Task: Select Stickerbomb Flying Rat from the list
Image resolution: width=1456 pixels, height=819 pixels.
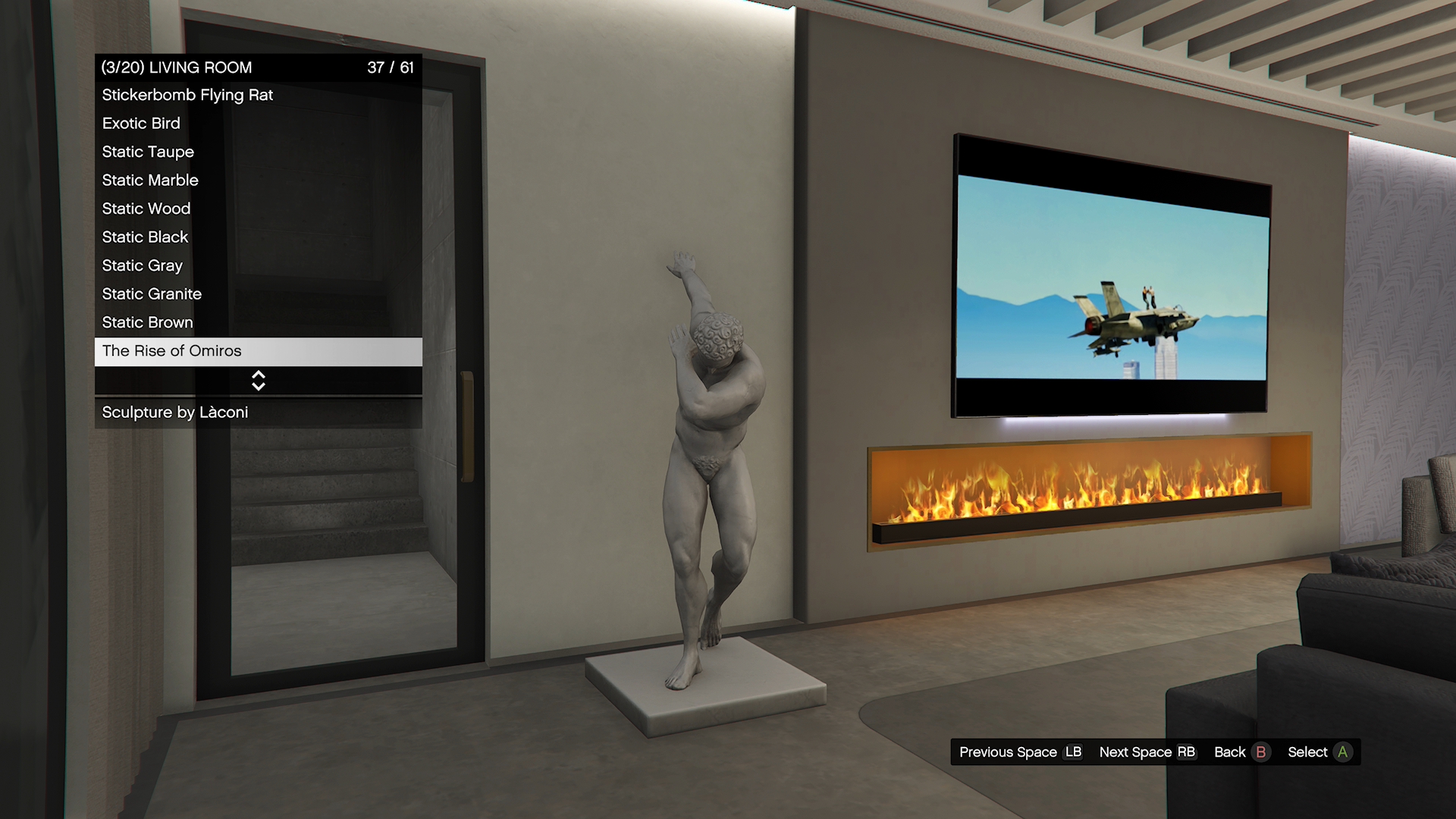Action: click(258, 96)
